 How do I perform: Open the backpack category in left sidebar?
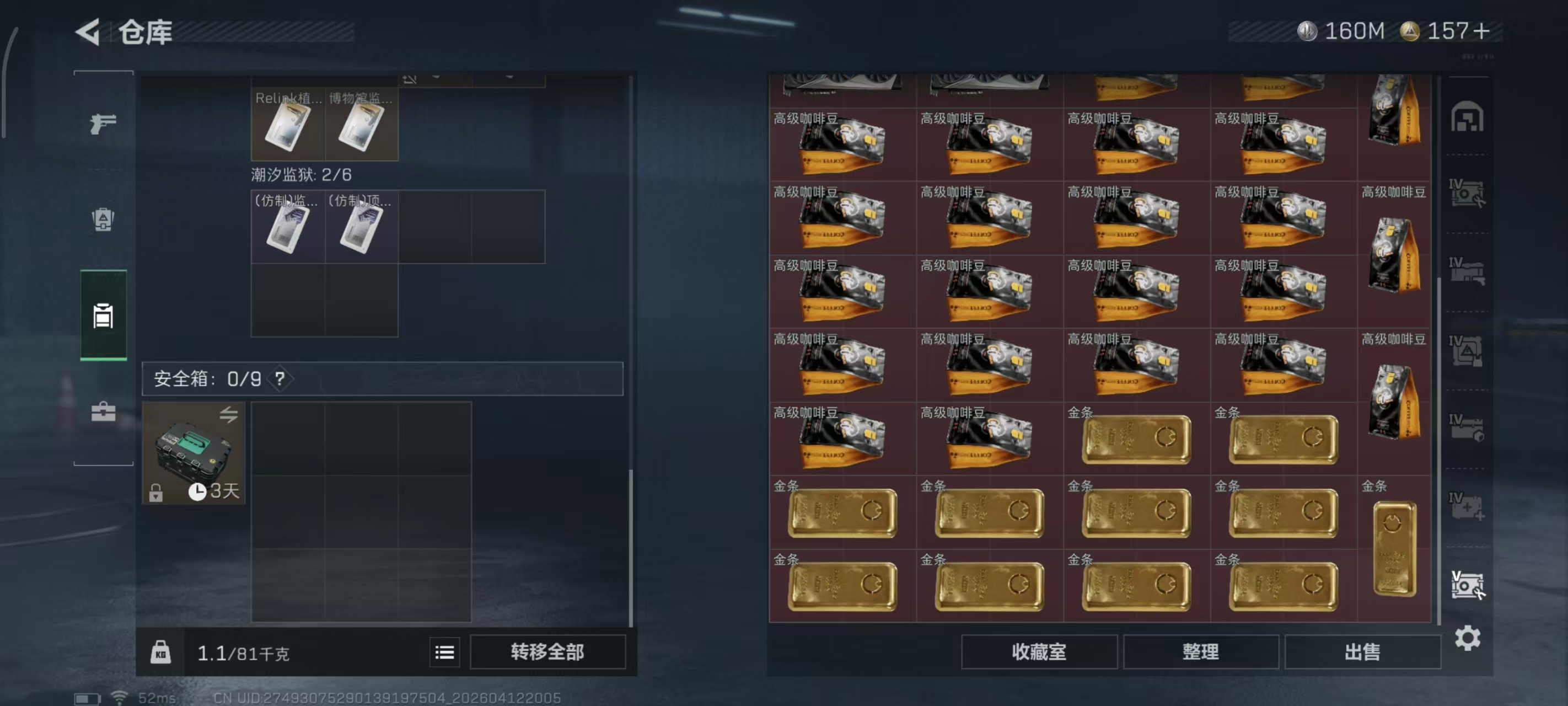pyautogui.click(x=104, y=220)
